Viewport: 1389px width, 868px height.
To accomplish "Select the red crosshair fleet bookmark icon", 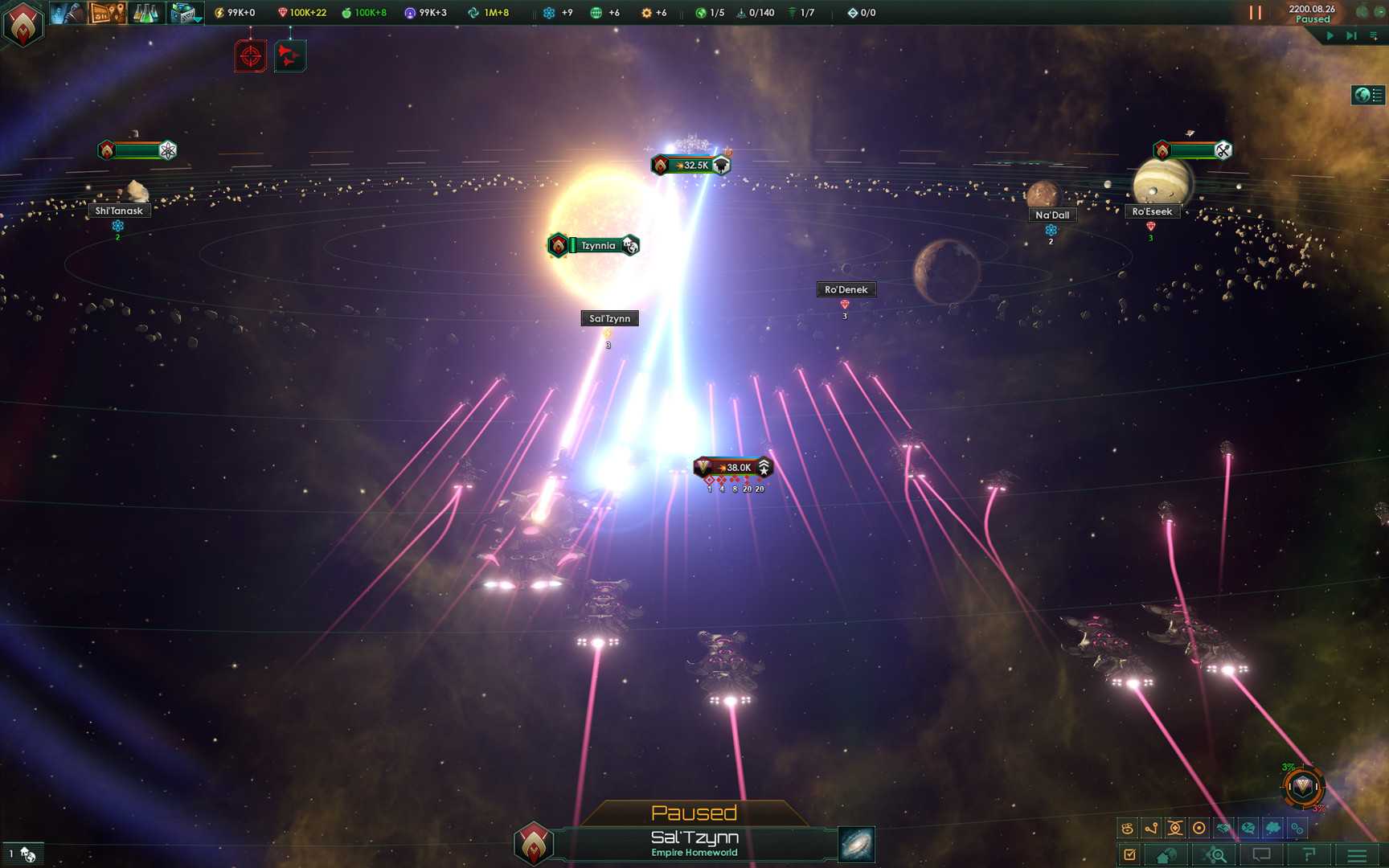I will click(x=251, y=56).
